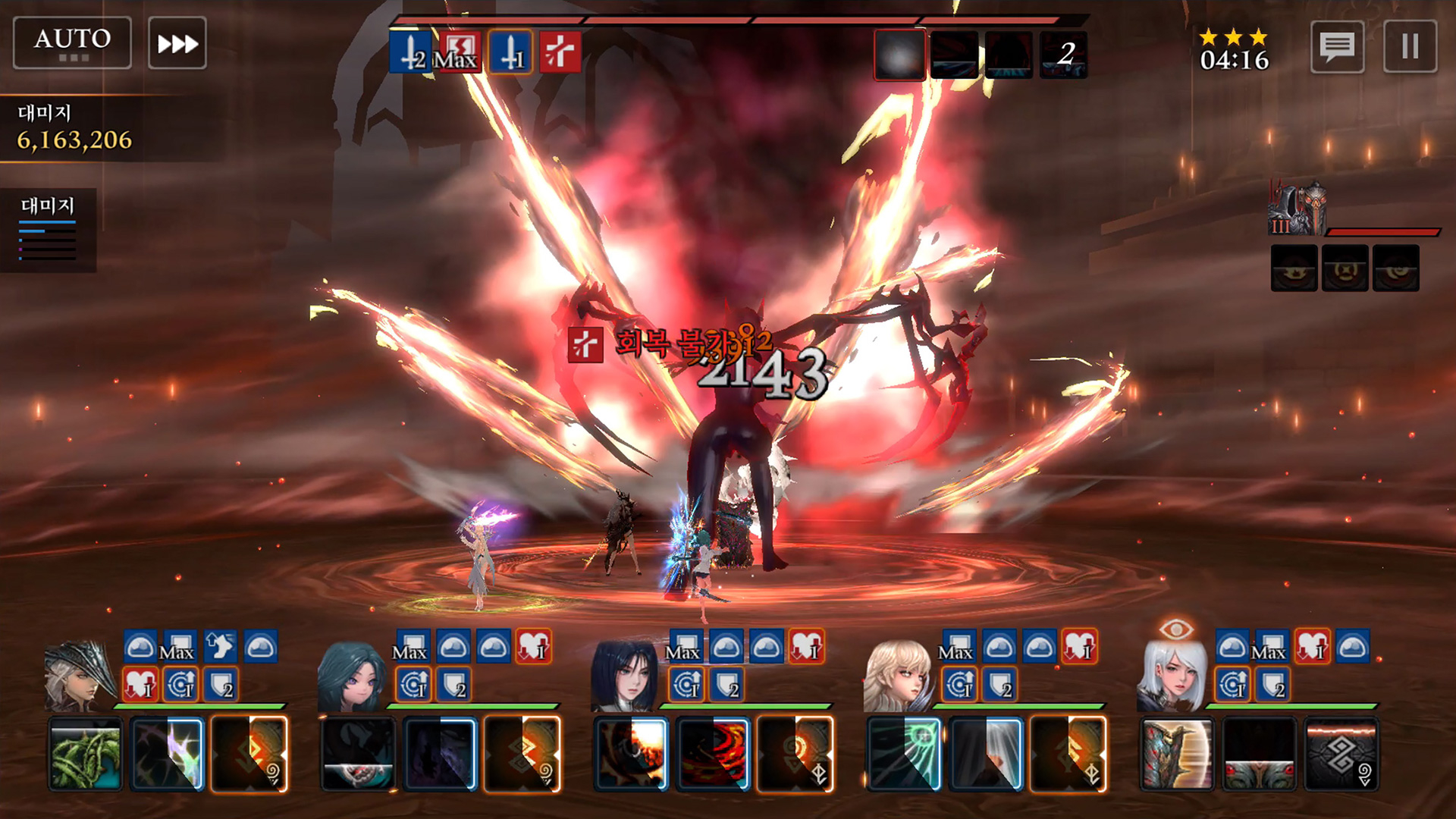Activate the purple sparkle skill
The width and height of the screenshot is (1456, 819).
(168, 755)
